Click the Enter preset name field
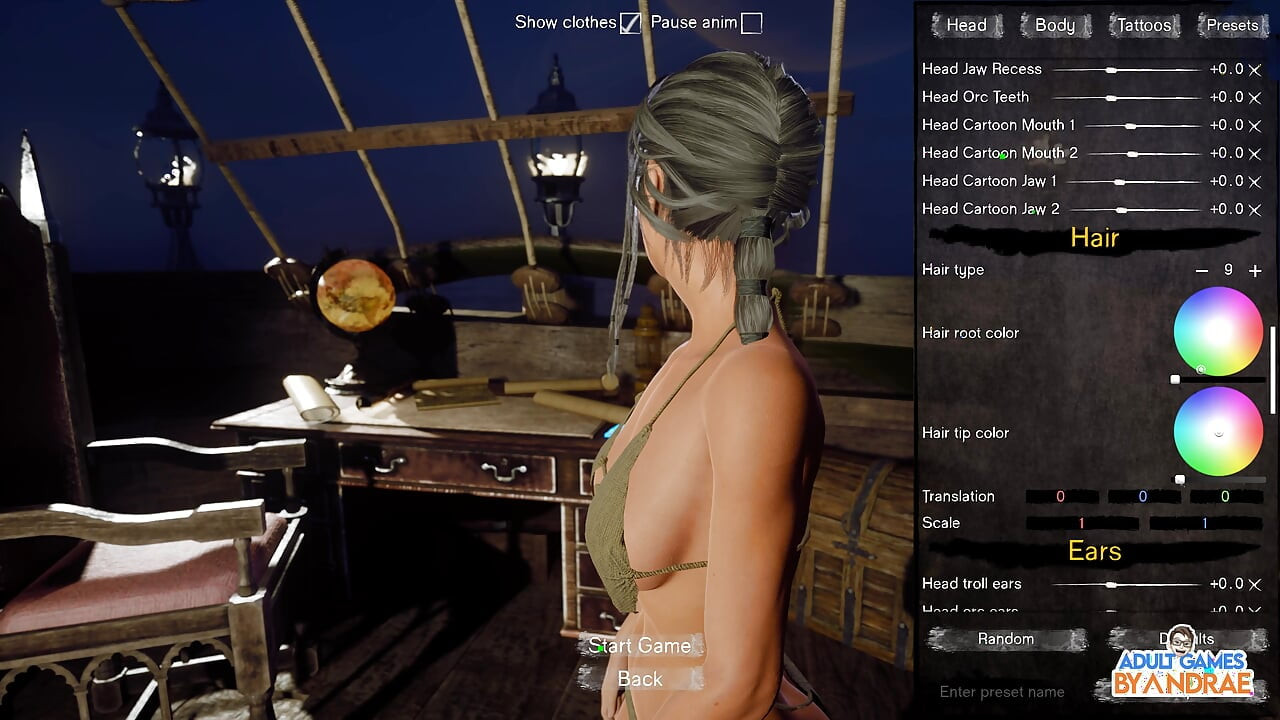This screenshot has height=720, width=1280. (x=1000, y=691)
